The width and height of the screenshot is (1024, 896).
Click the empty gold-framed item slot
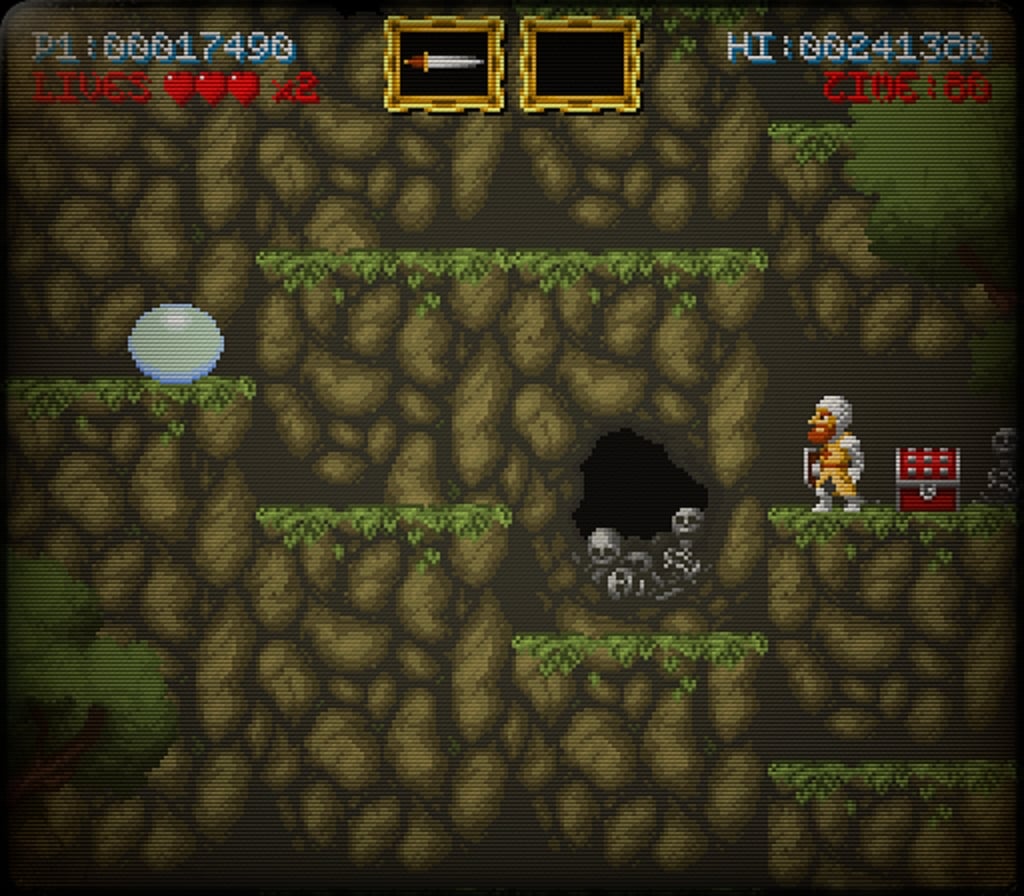click(580, 63)
